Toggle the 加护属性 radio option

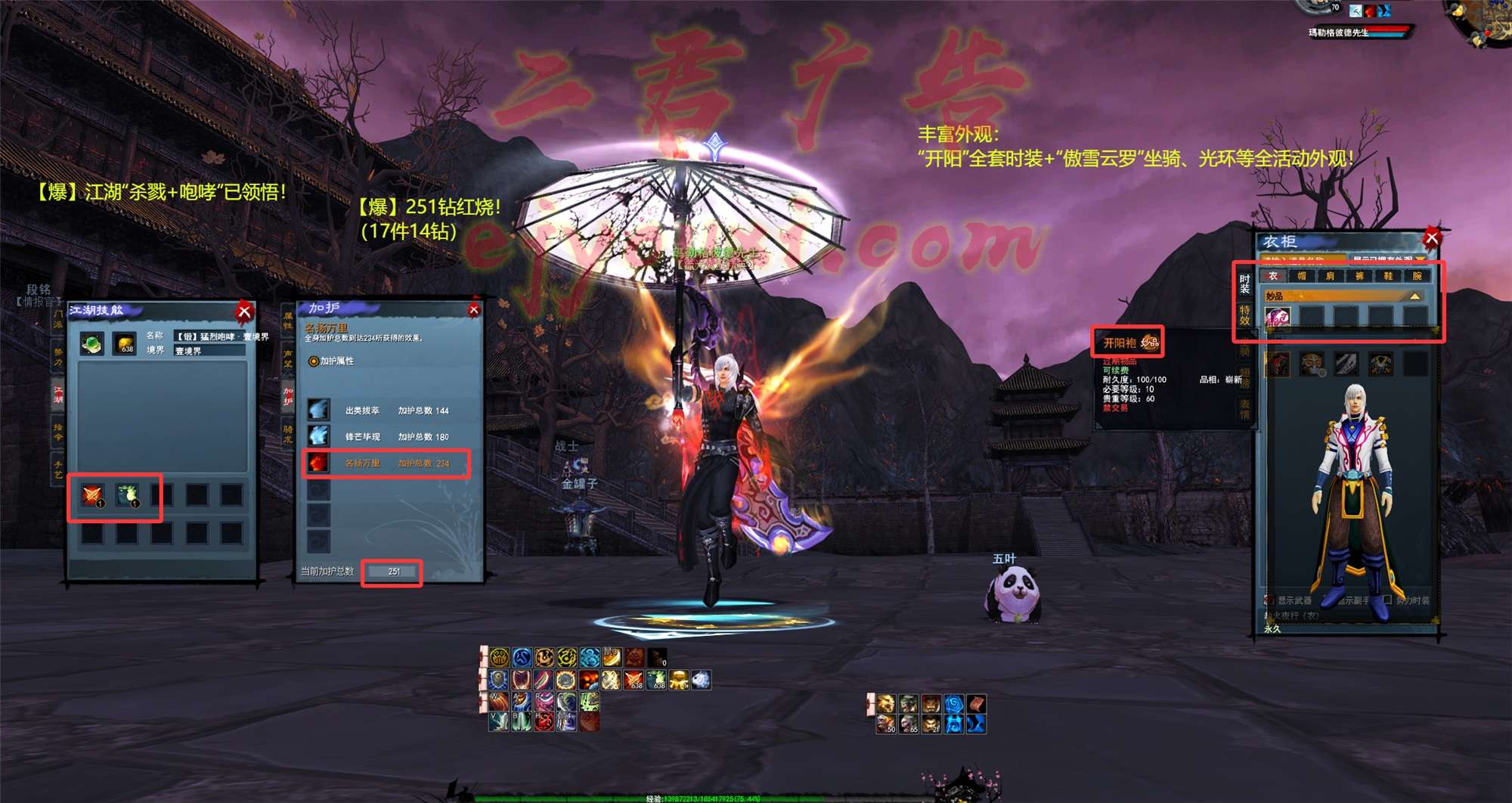[x=314, y=361]
